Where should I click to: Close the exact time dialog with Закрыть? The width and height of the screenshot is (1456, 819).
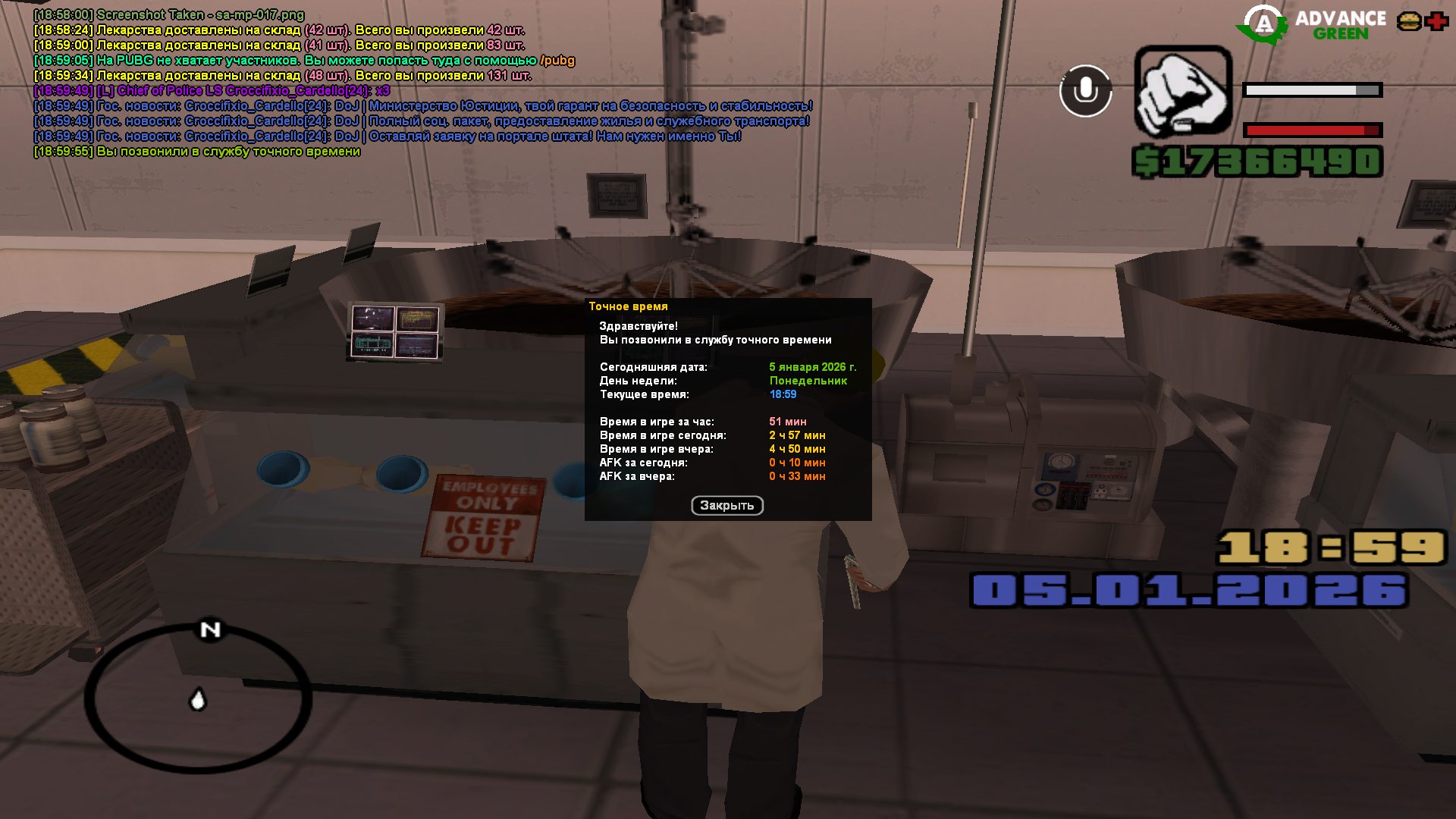(x=726, y=505)
